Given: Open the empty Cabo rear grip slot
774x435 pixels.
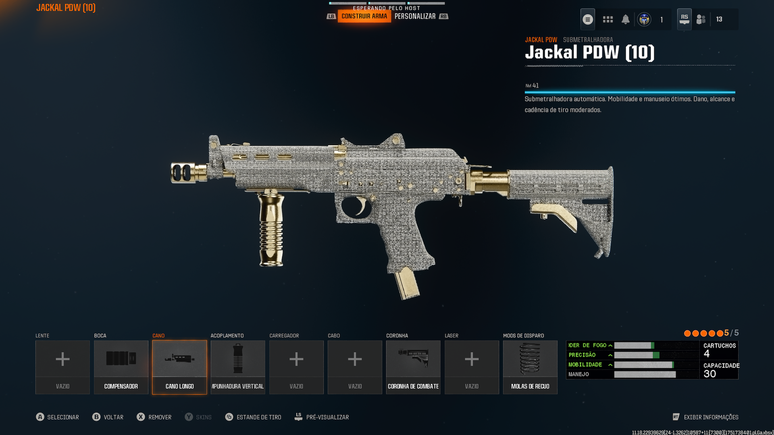Looking at the screenshot, I should coord(355,366).
